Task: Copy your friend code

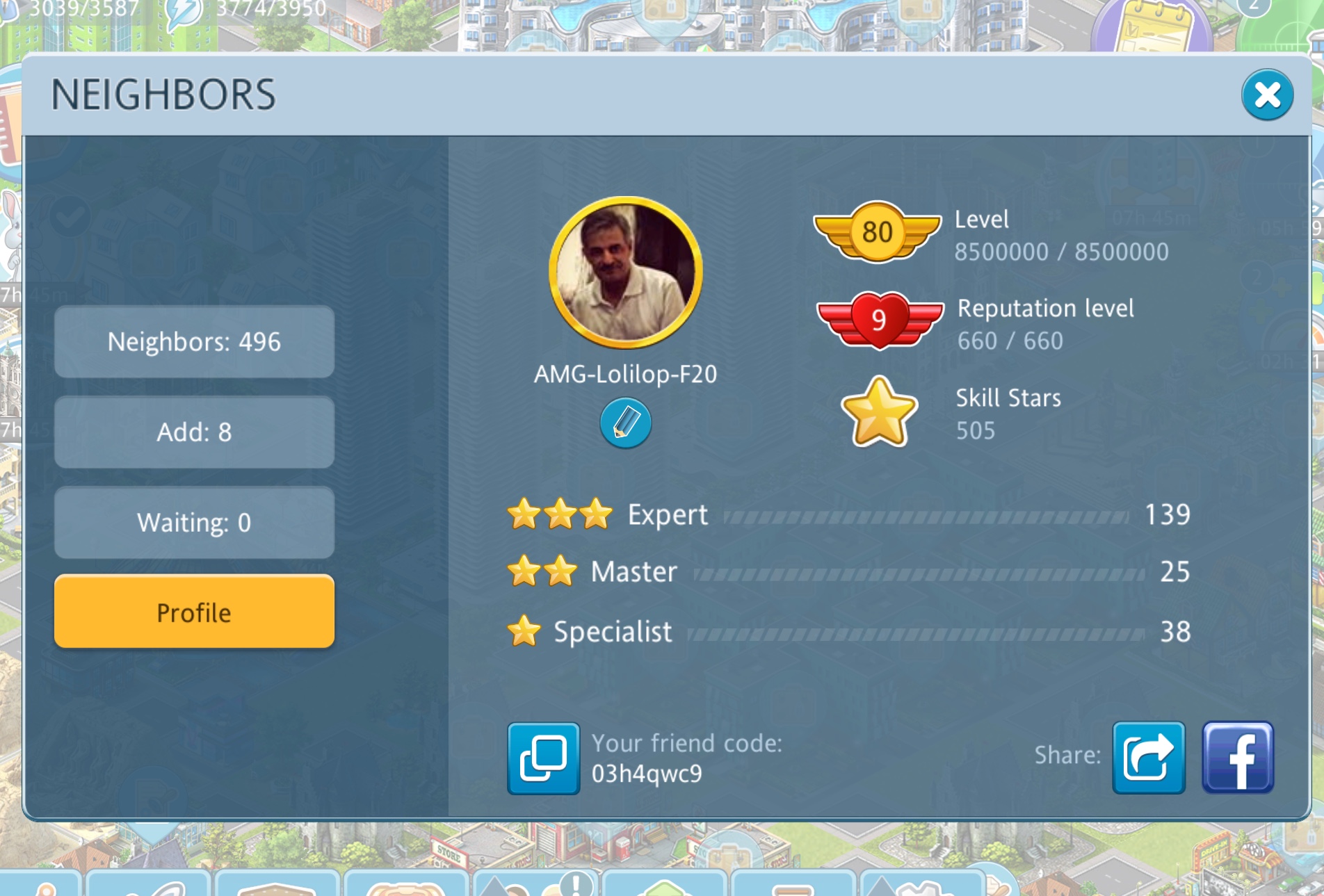Action: pyautogui.click(x=543, y=758)
